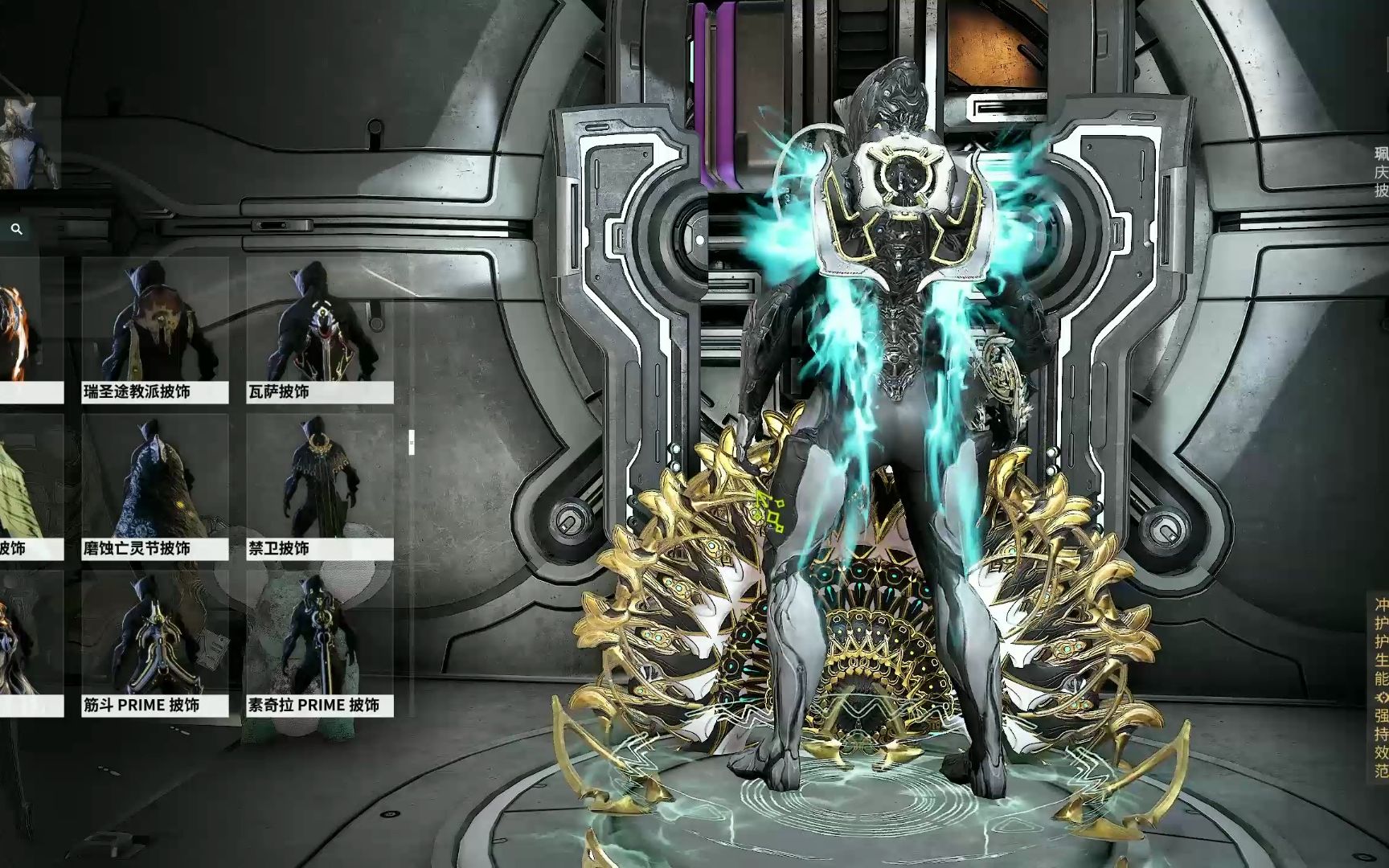Select the 瑞圣途教派披饰 syandana tile

click(154, 330)
